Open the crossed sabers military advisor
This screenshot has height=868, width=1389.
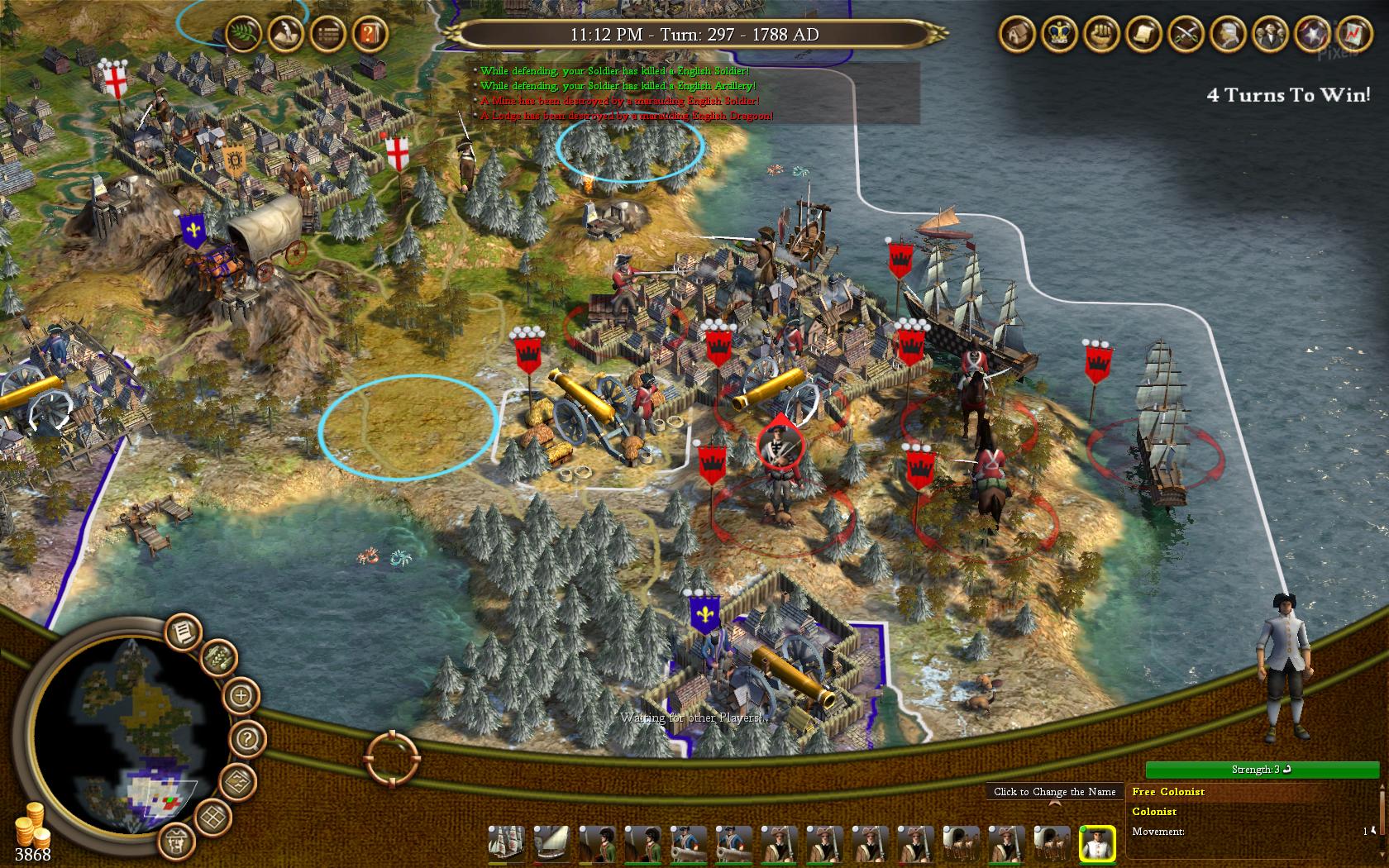tap(1185, 33)
